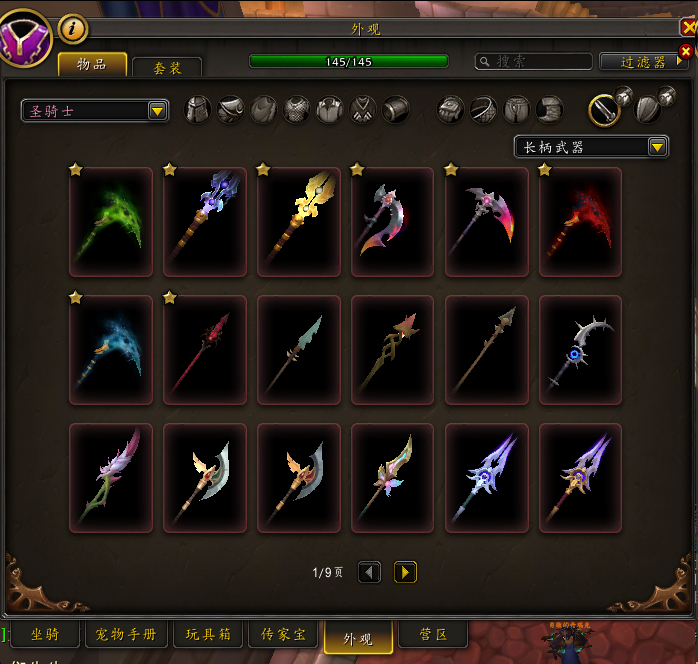Choose the red flaming scythe appearance

(580, 221)
